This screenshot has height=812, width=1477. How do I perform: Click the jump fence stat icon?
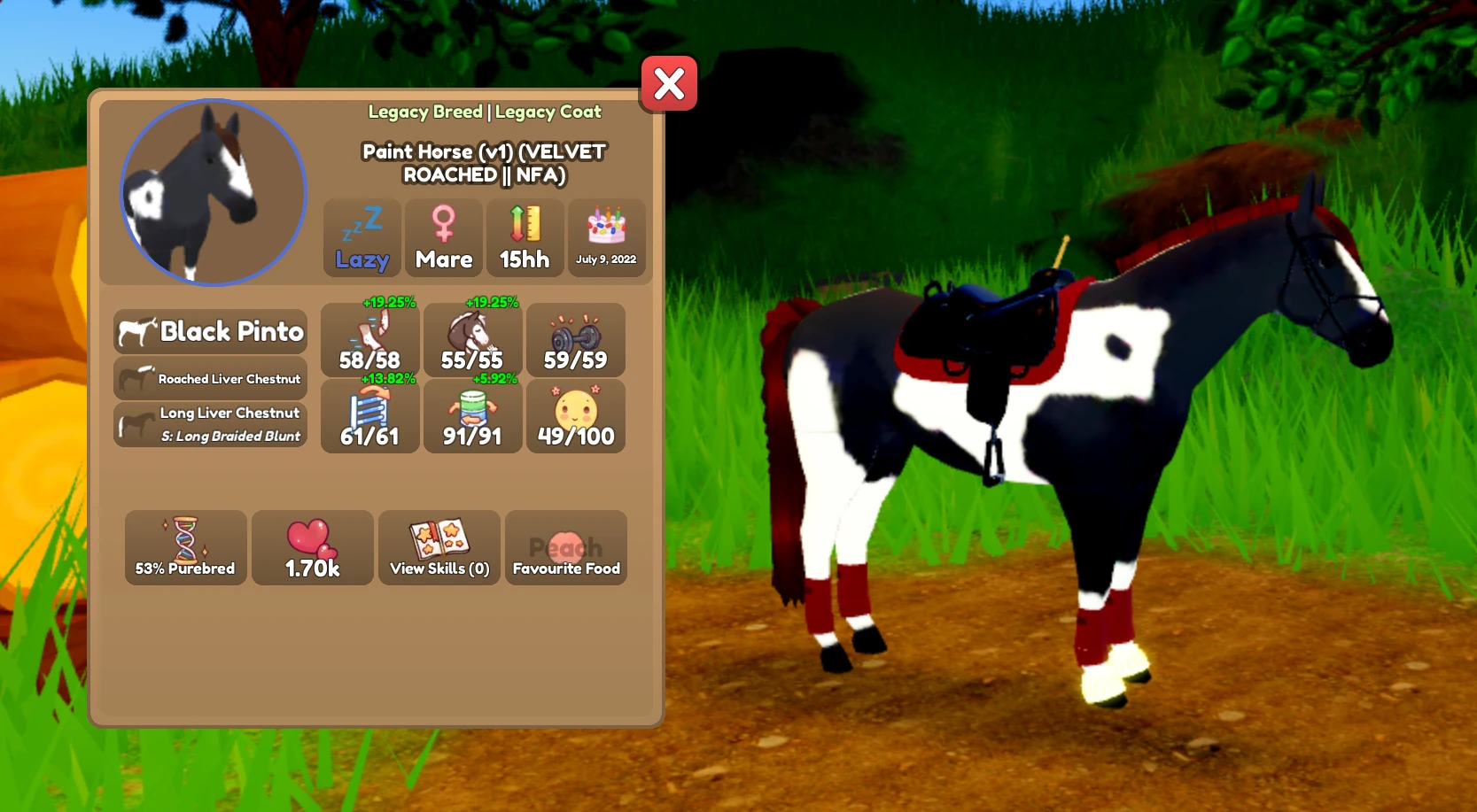click(369, 416)
